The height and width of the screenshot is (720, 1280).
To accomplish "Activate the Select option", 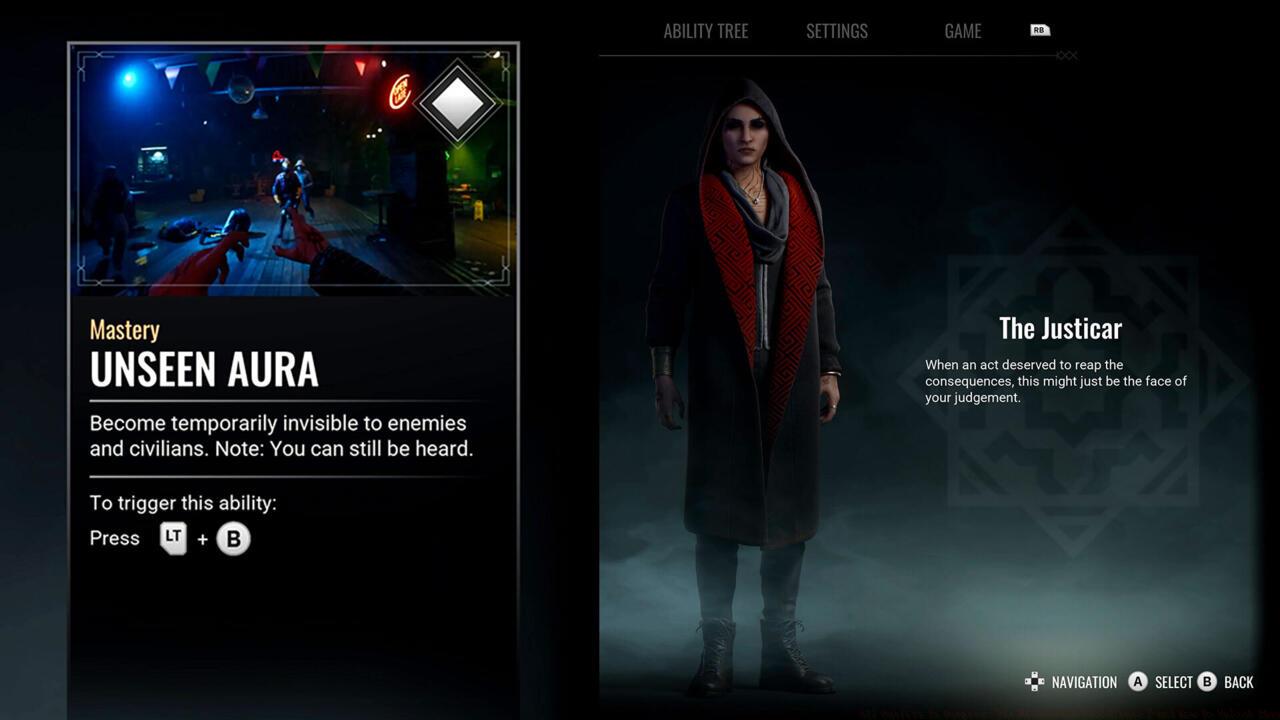I will click(x=1161, y=682).
